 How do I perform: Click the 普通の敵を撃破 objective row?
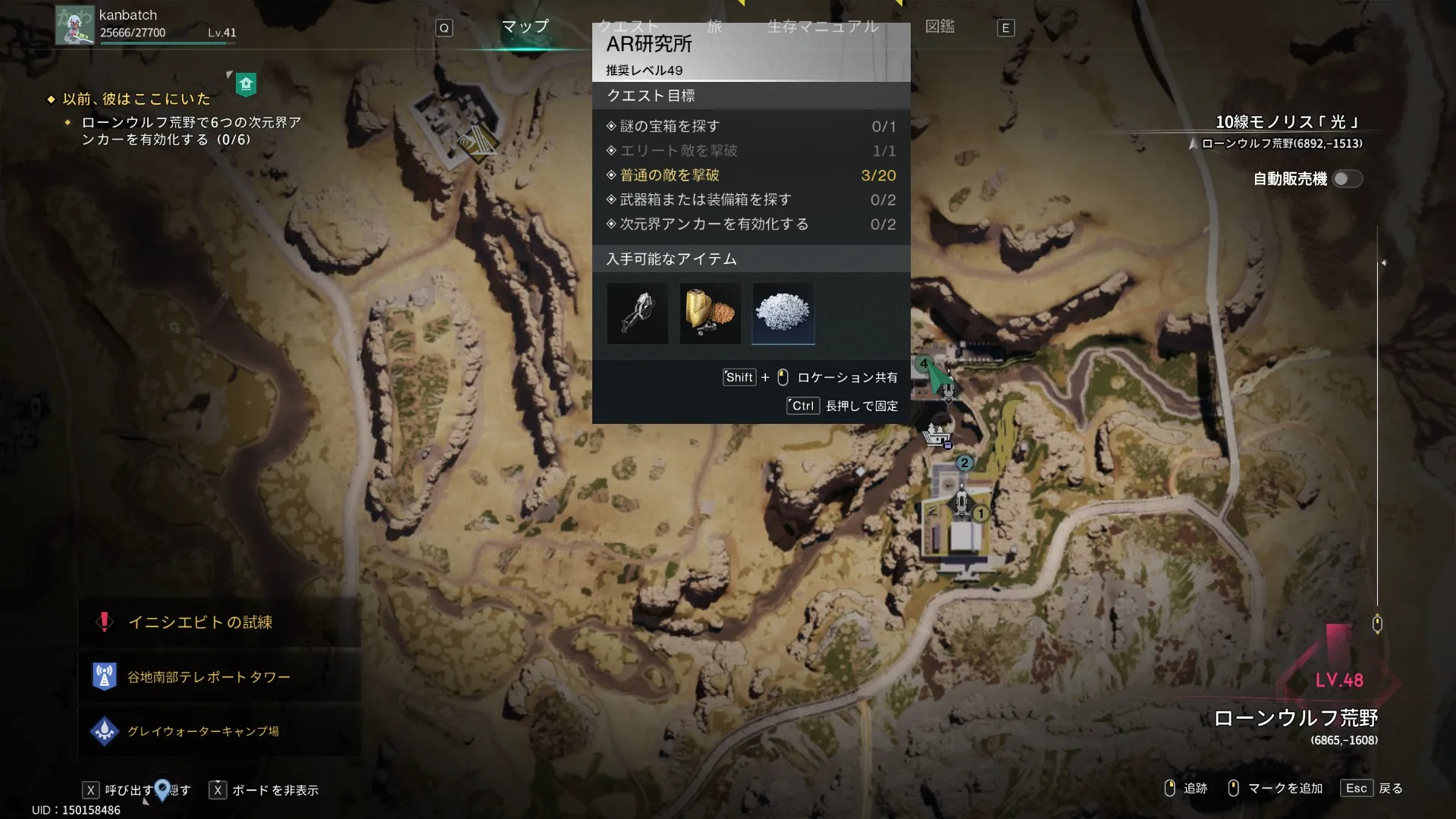click(751, 175)
